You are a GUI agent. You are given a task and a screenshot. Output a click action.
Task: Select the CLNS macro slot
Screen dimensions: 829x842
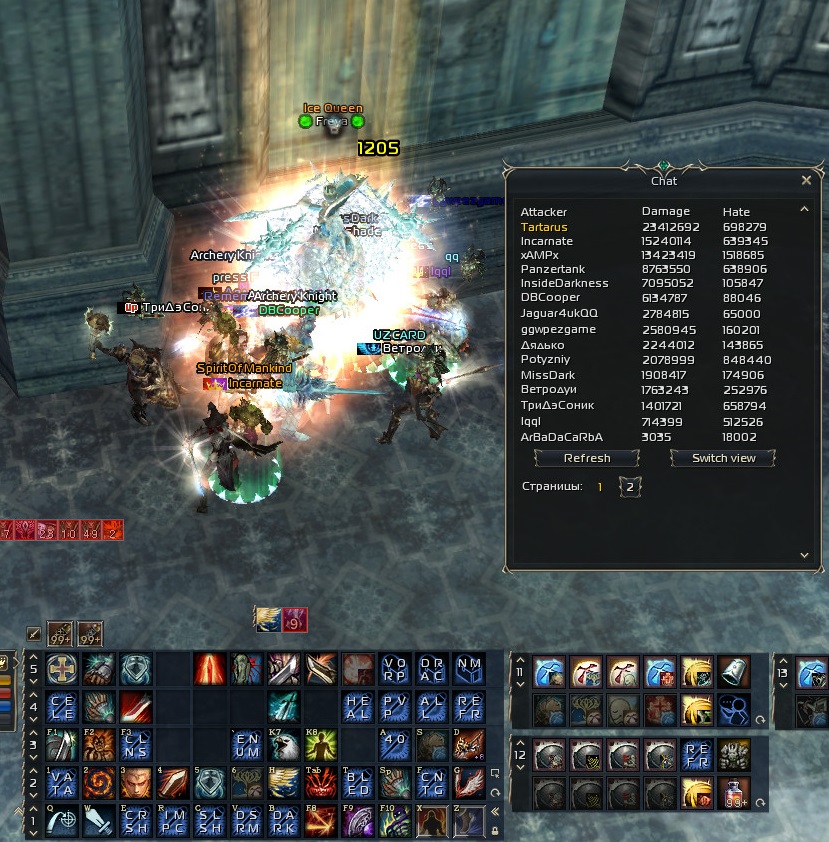(x=134, y=745)
